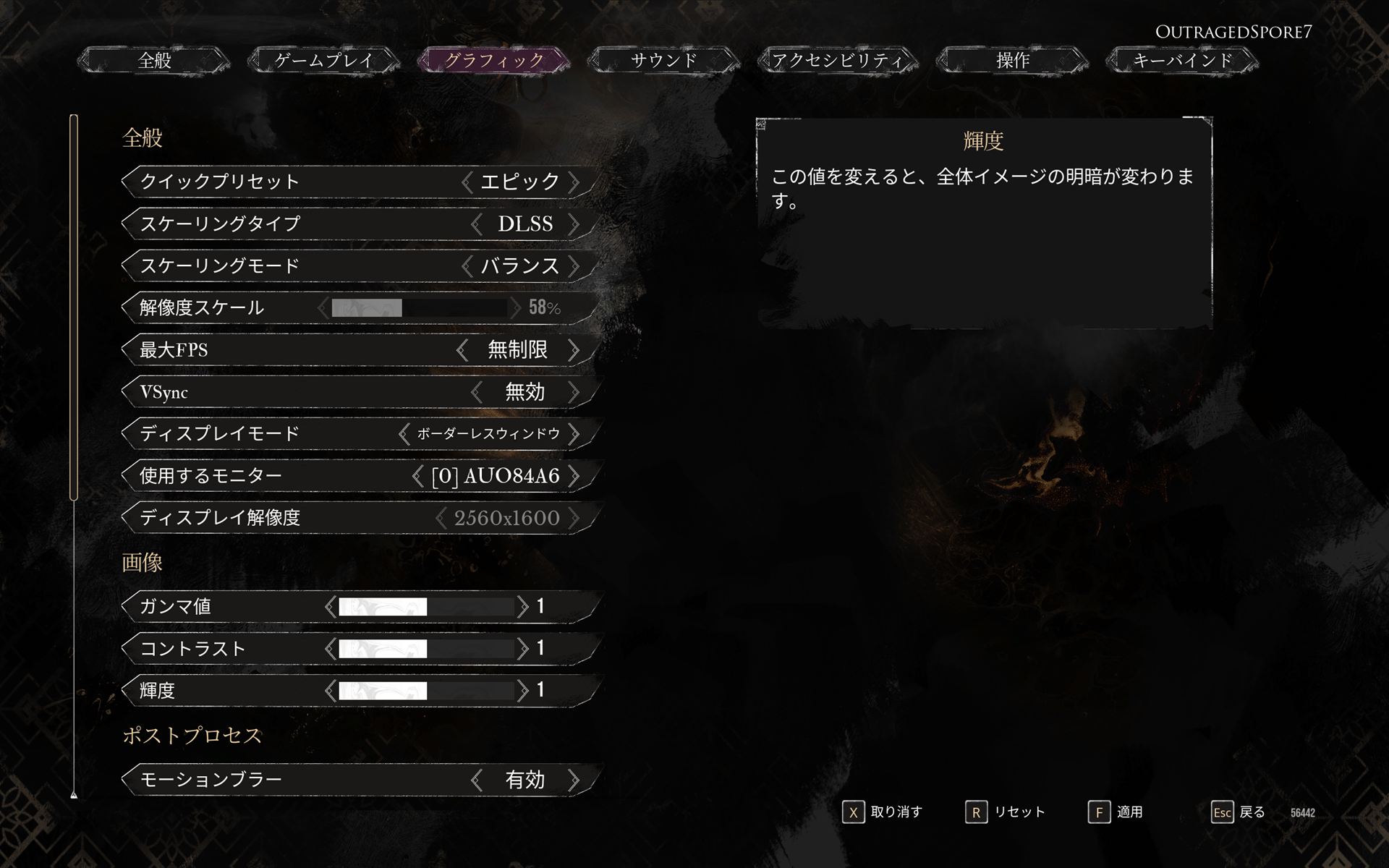Image resolution: width=1389 pixels, height=868 pixels.
Task: Click the right arrow on クイックプリセット
Action: tap(575, 182)
